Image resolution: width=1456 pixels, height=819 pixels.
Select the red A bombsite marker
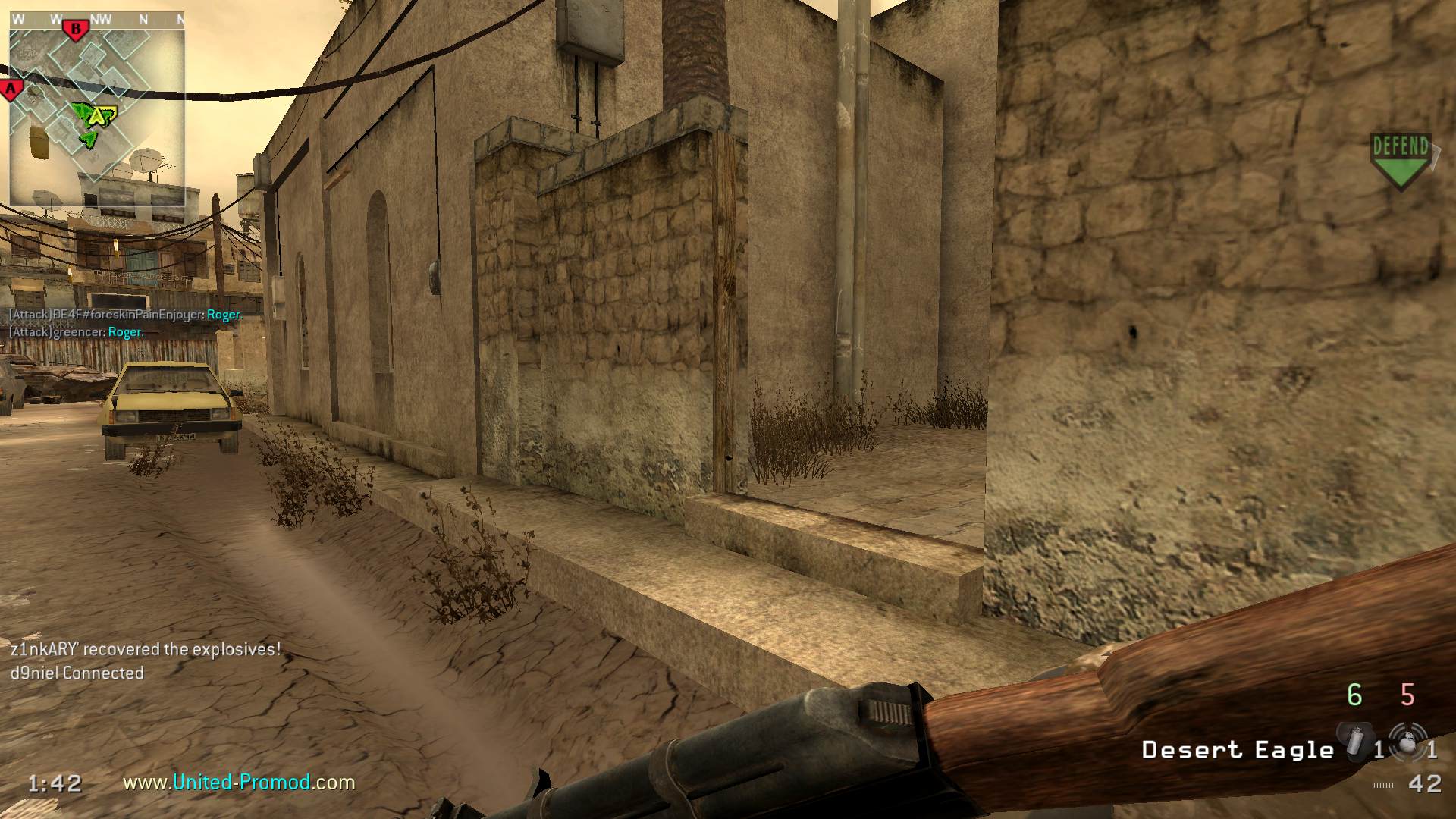point(11,89)
